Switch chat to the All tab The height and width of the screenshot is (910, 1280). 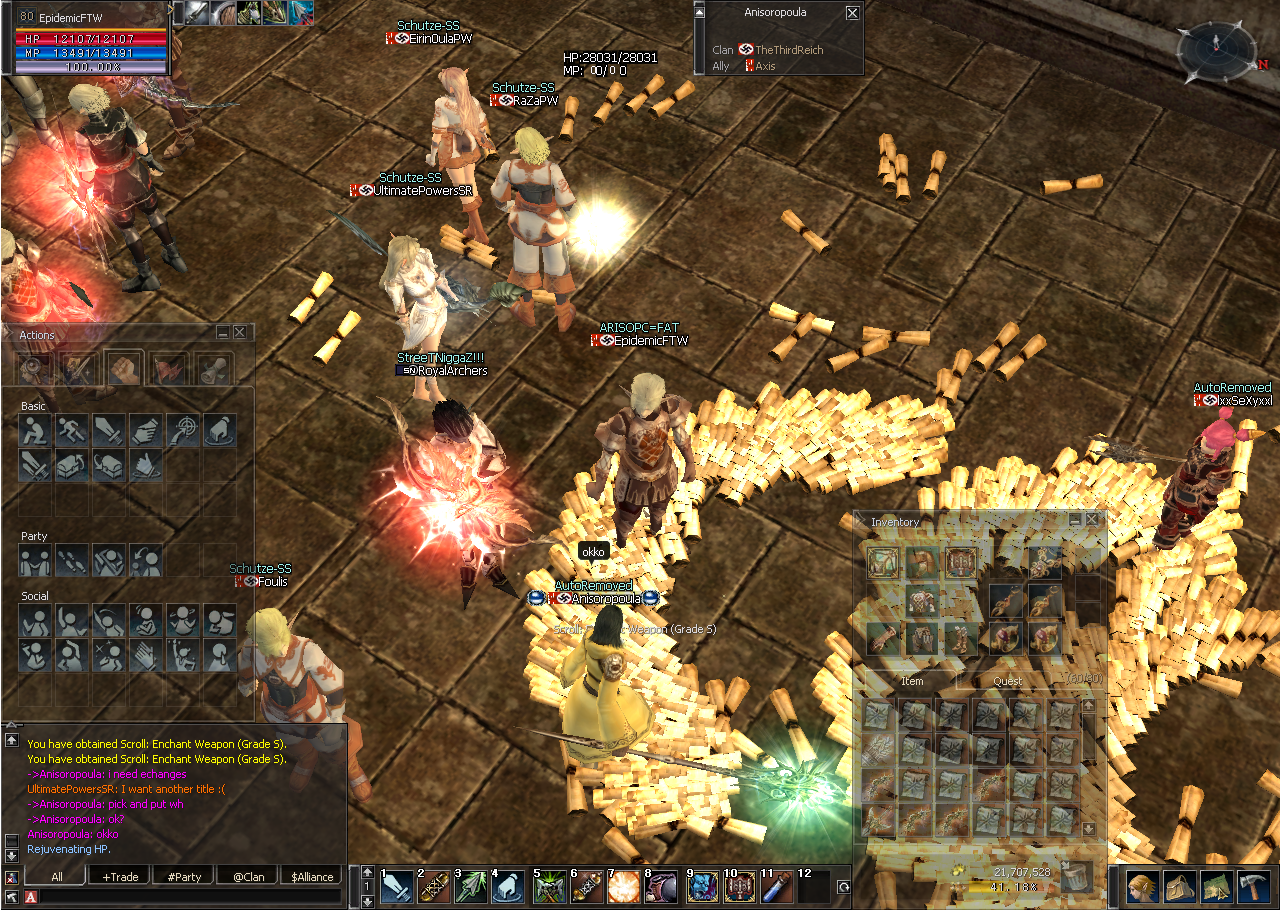coord(57,877)
